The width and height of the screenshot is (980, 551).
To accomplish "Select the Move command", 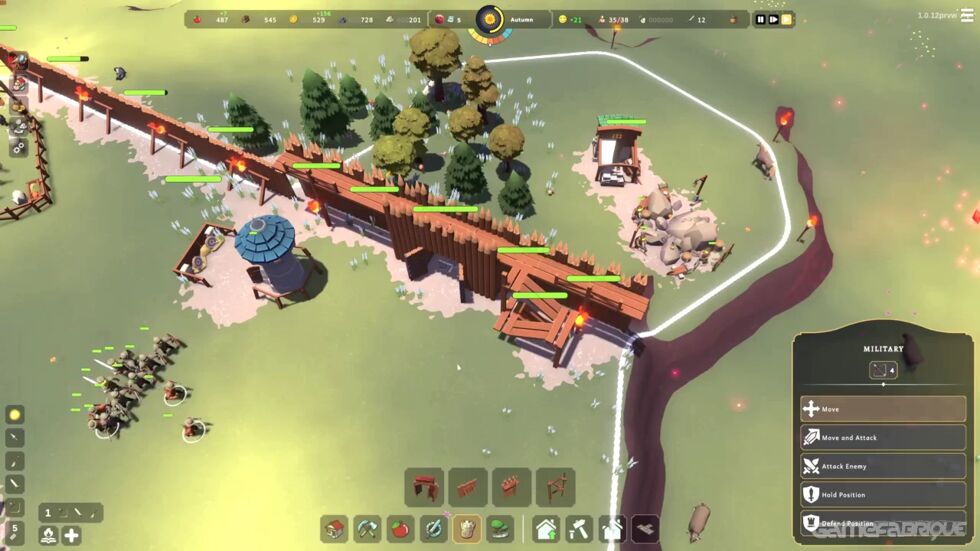I will [x=882, y=409].
